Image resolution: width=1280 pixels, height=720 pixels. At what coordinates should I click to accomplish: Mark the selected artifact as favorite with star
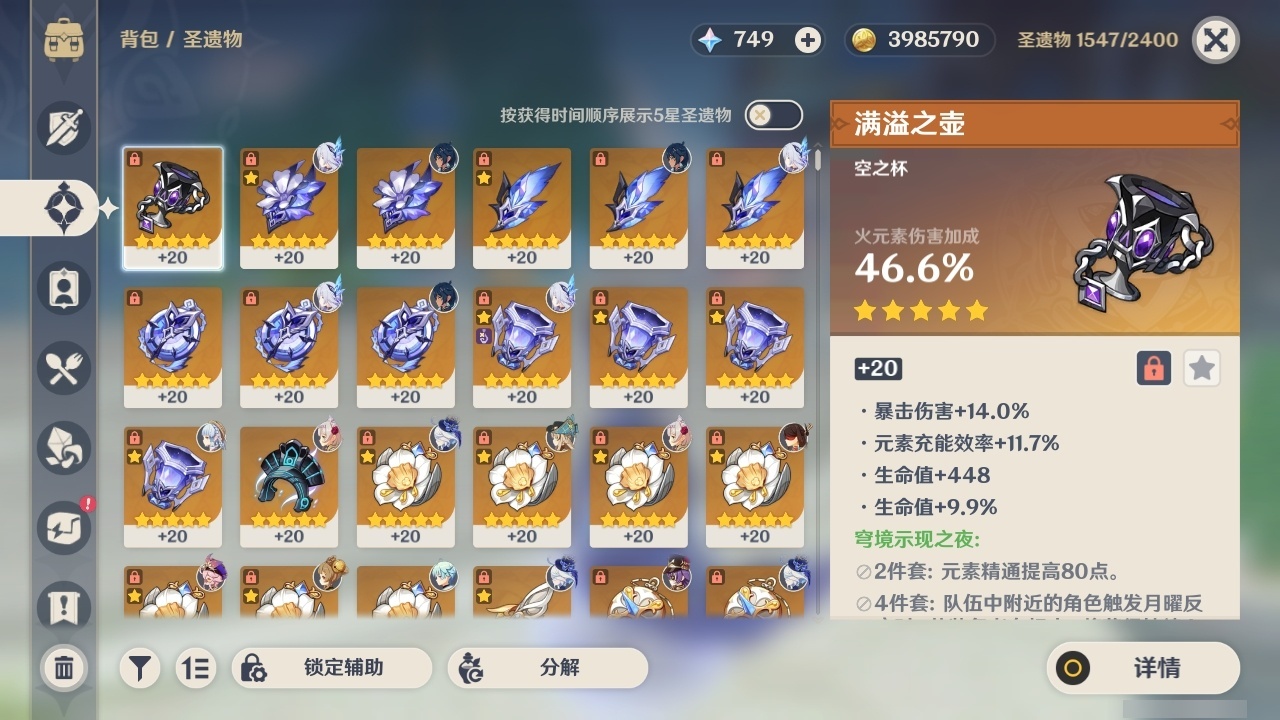coord(1201,368)
